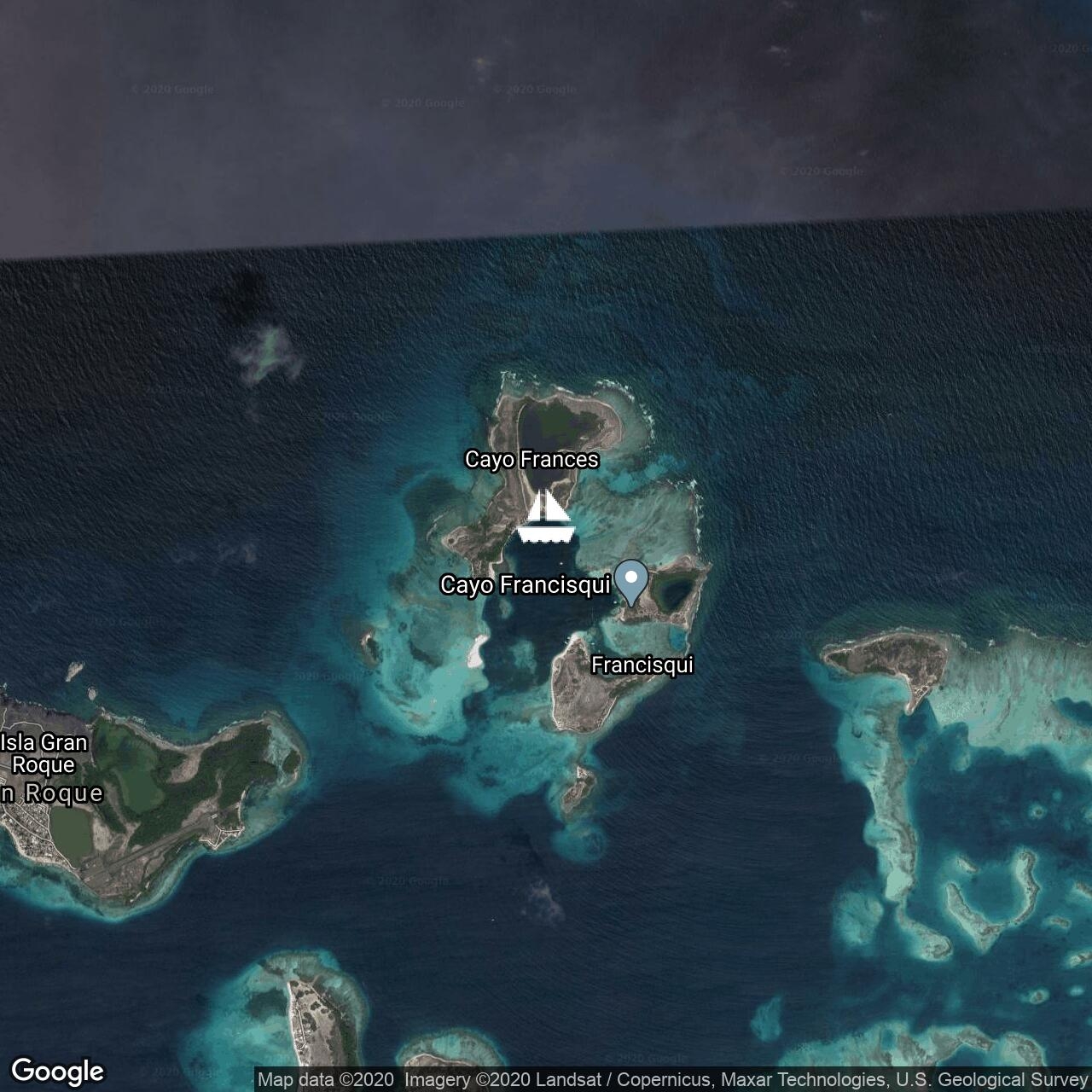The width and height of the screenshot is (1092, 1092).
Task: Choose the Isla Gran Roque map label
Action: pos(44,753)
